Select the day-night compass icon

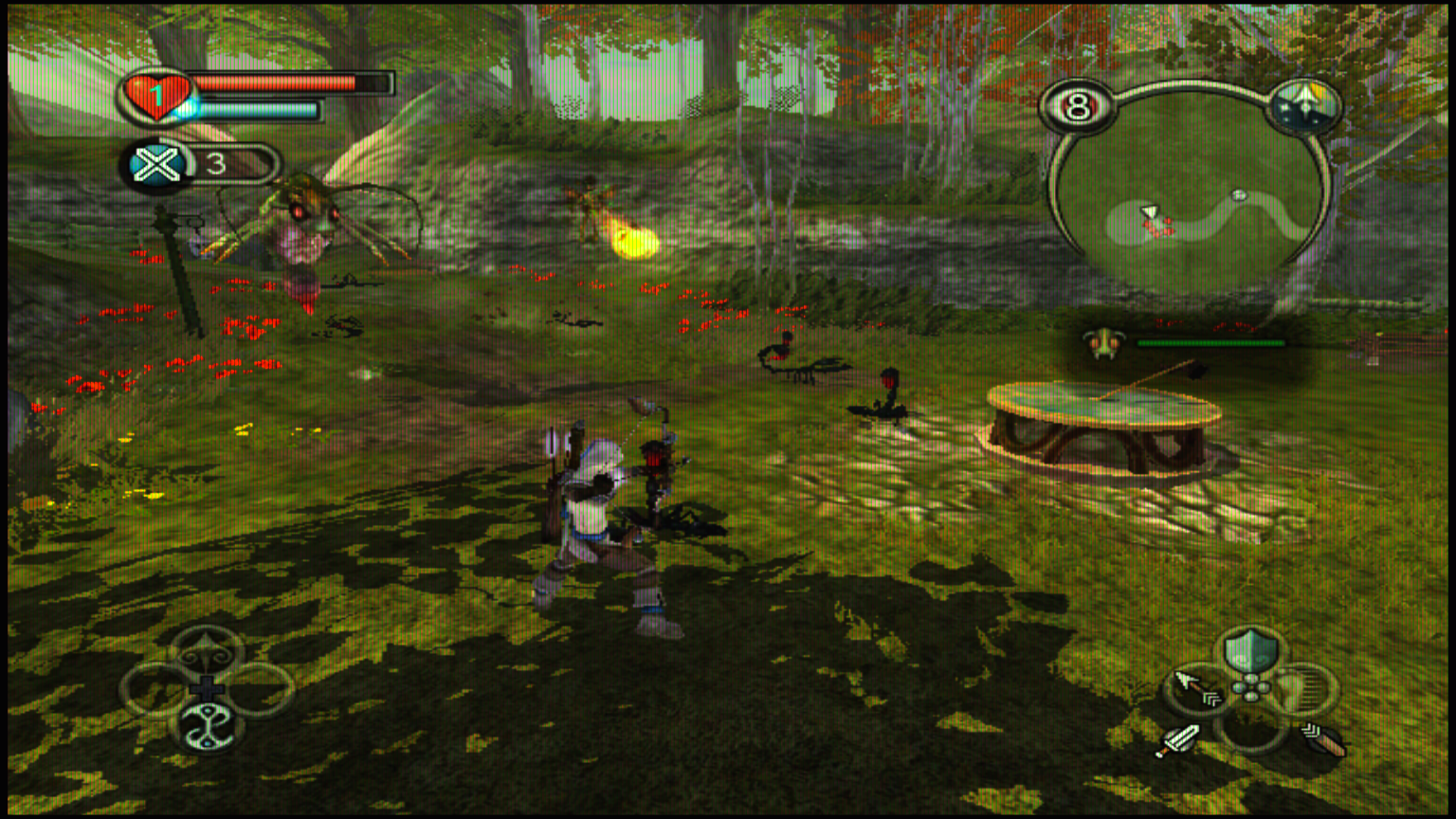[1304, 107]
